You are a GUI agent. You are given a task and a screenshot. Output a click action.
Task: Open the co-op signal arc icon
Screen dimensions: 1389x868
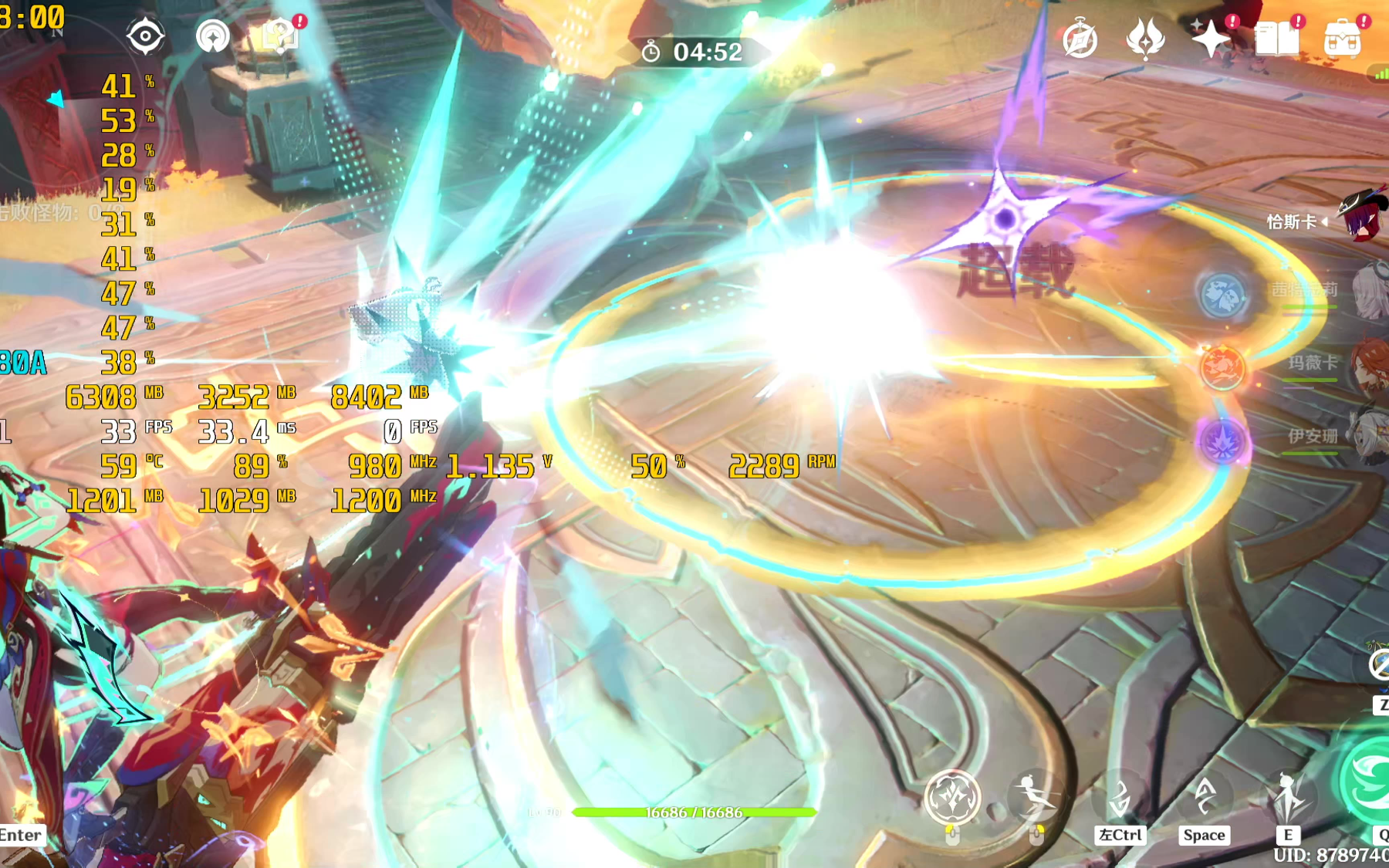click(x=212, y=36)
